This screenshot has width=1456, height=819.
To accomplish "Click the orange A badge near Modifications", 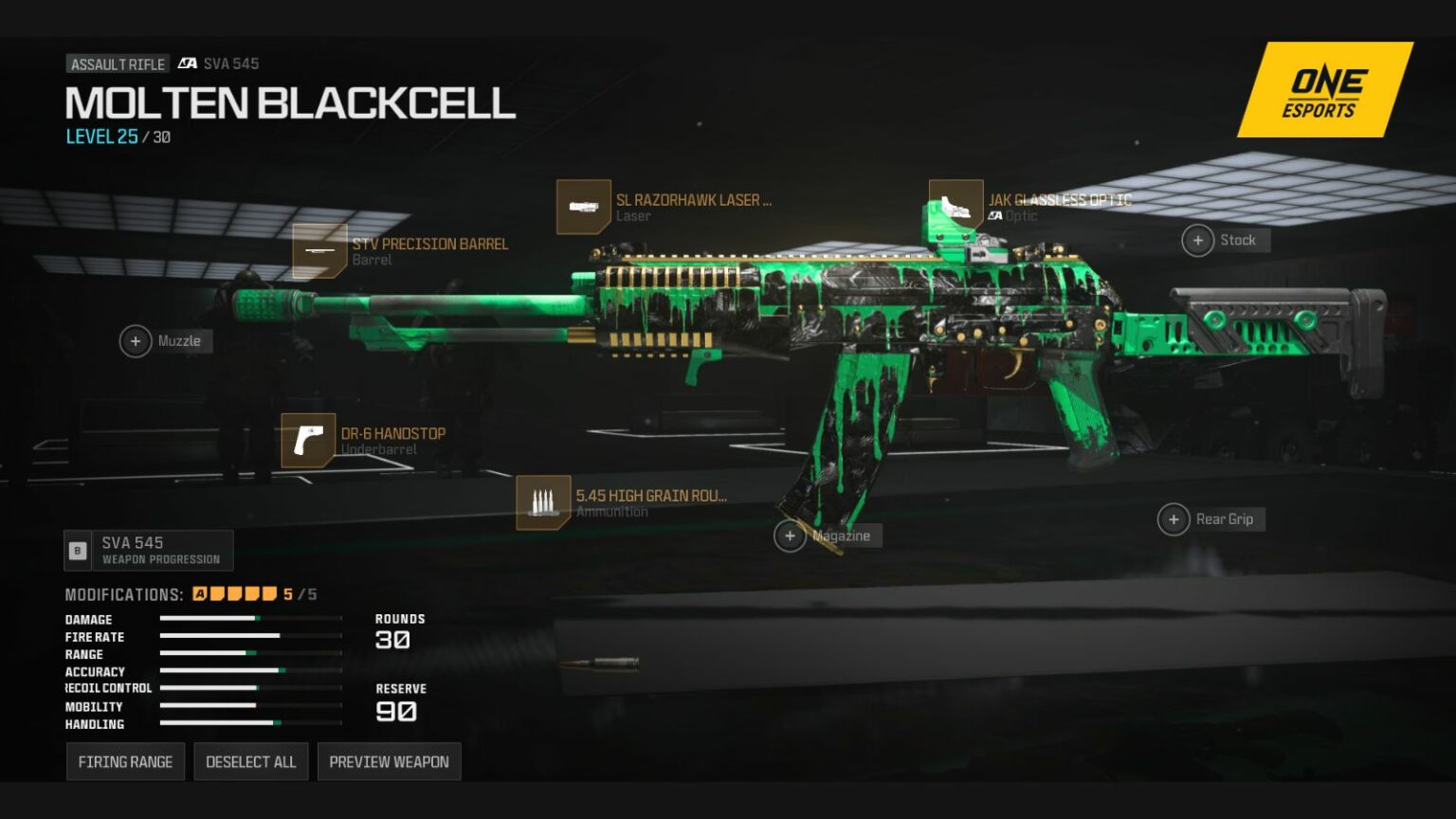I will (200, 594).
